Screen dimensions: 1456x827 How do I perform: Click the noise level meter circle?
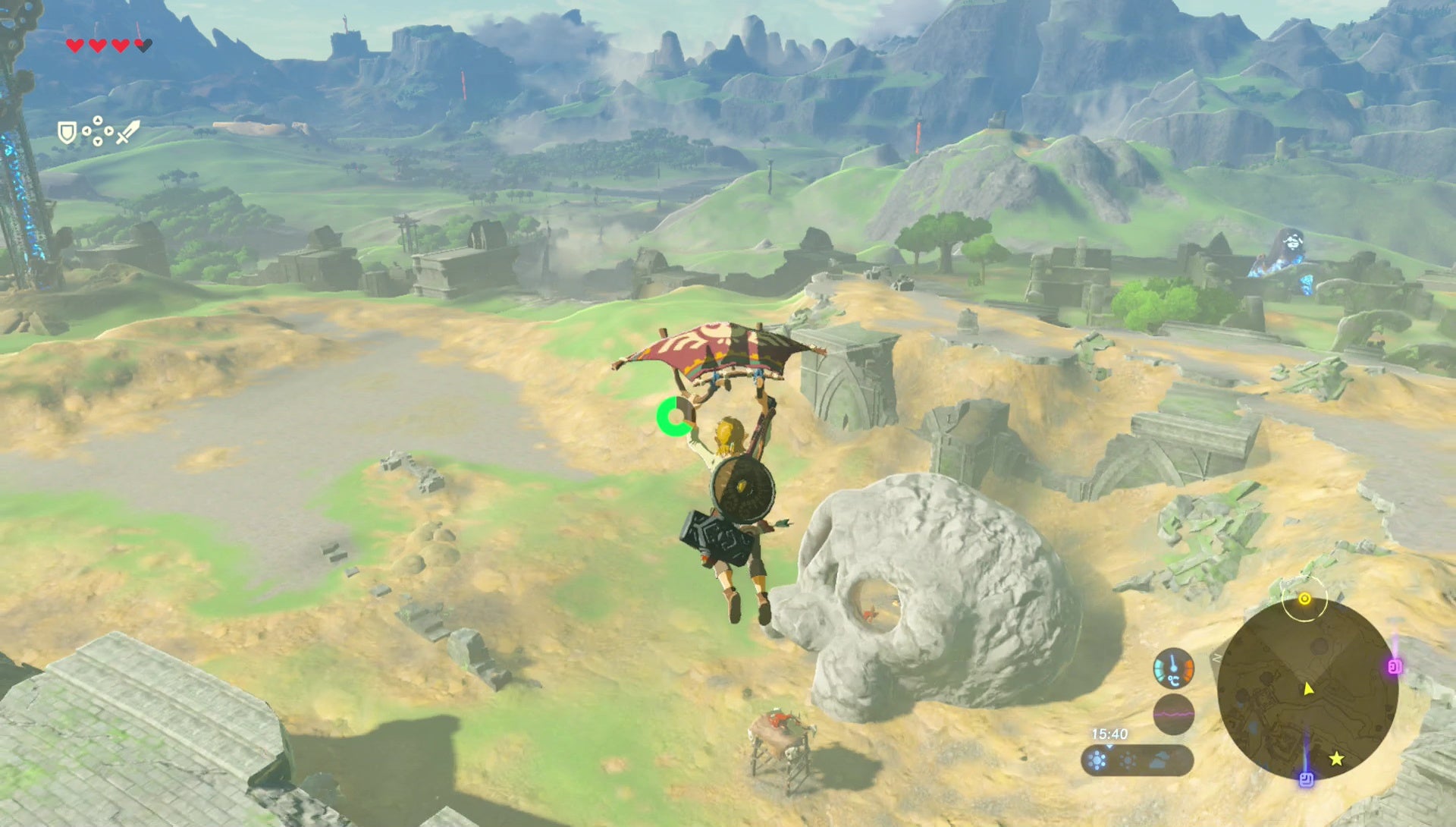point(1174,715)
